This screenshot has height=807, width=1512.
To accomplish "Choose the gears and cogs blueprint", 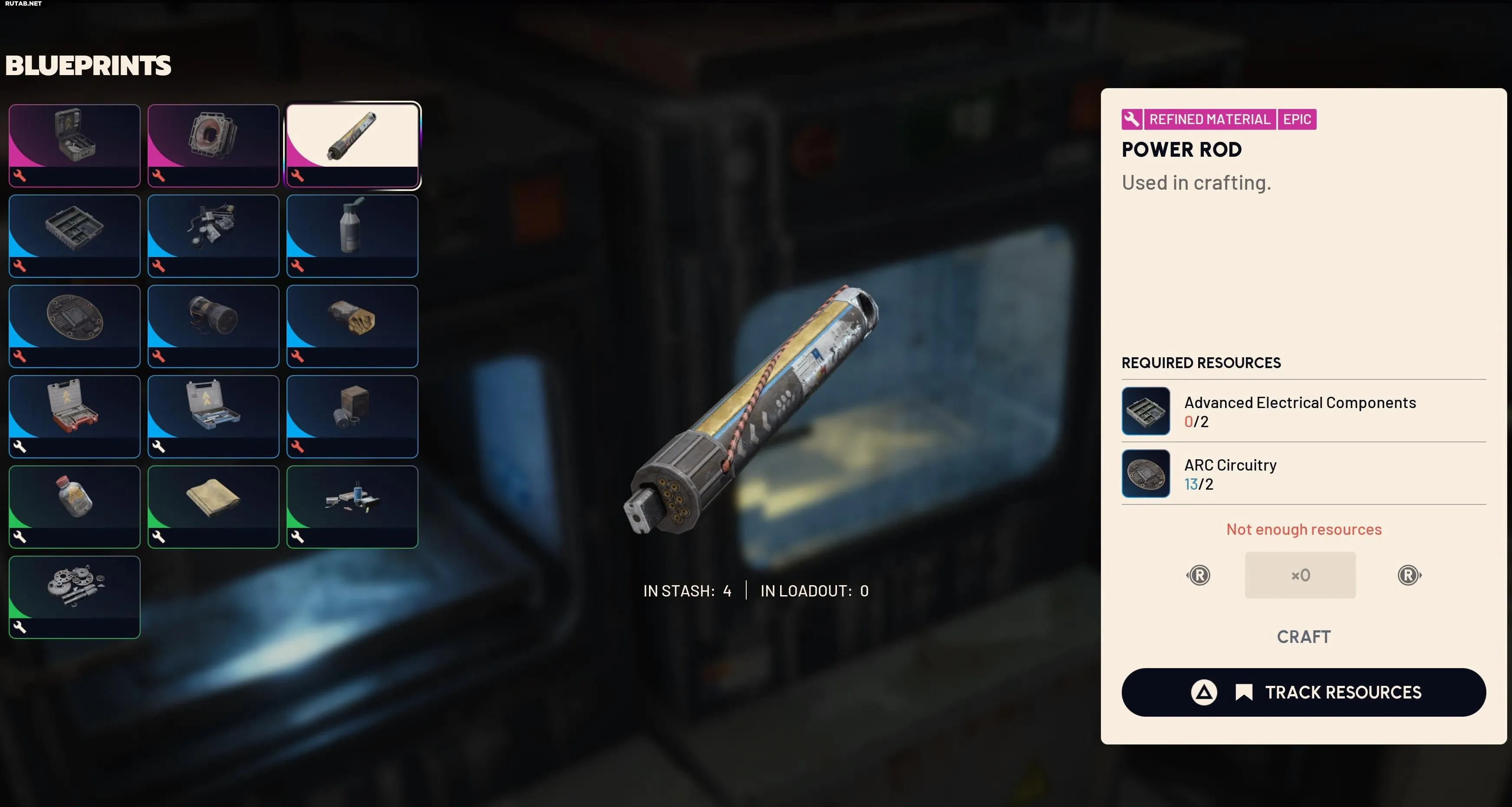I will tap(75, 597).
